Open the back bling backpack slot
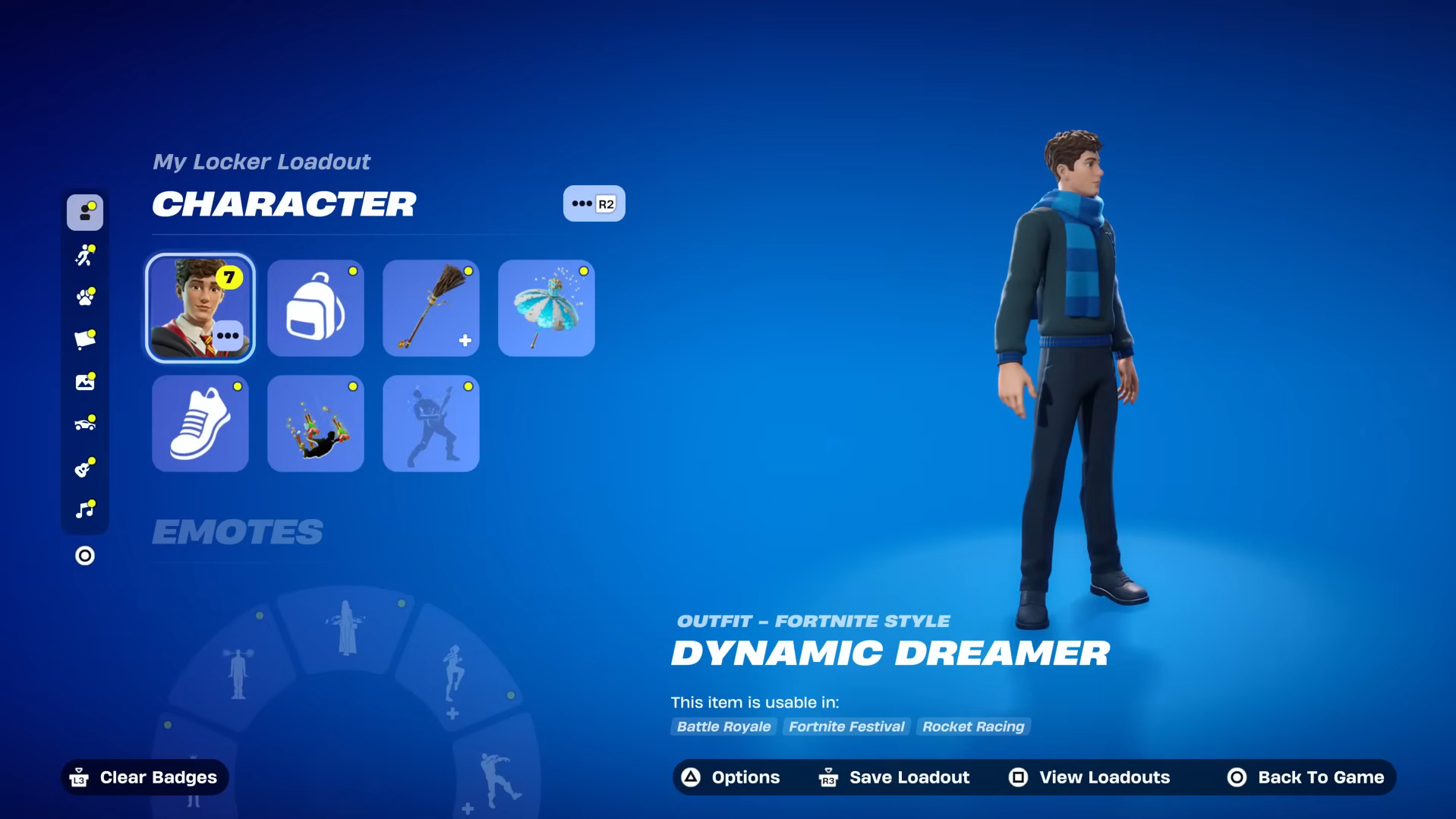The height and width of the screenshot is (819, 1456). (x=316, y=308)
